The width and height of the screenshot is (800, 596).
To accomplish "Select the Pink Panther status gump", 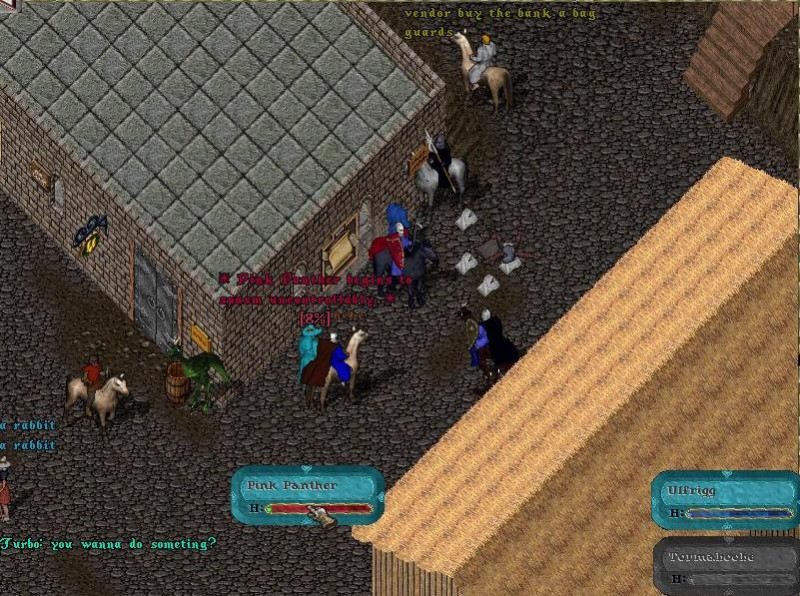I will click(x=307, y=496).
